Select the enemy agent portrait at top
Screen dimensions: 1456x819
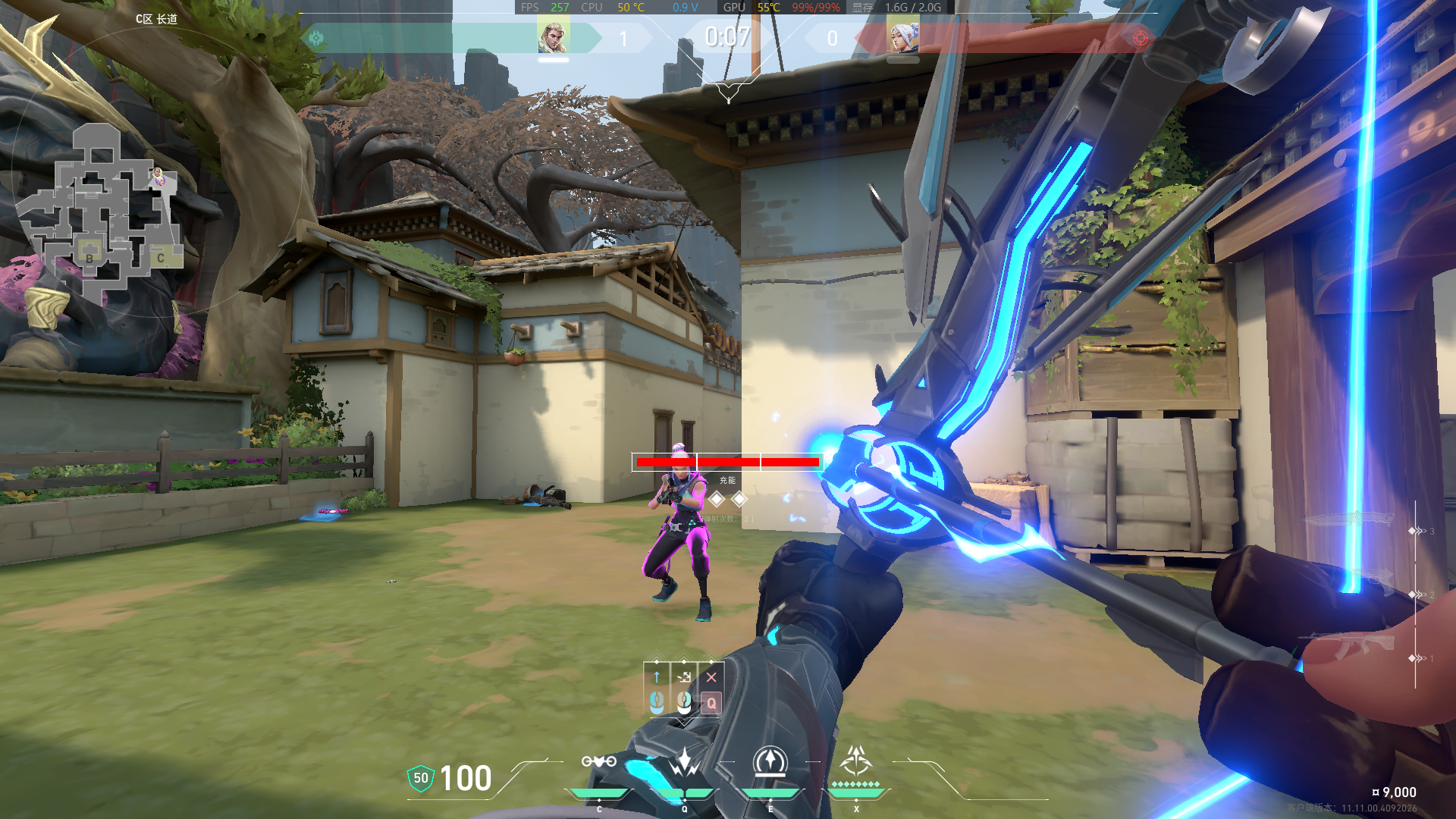coord(903,37)
